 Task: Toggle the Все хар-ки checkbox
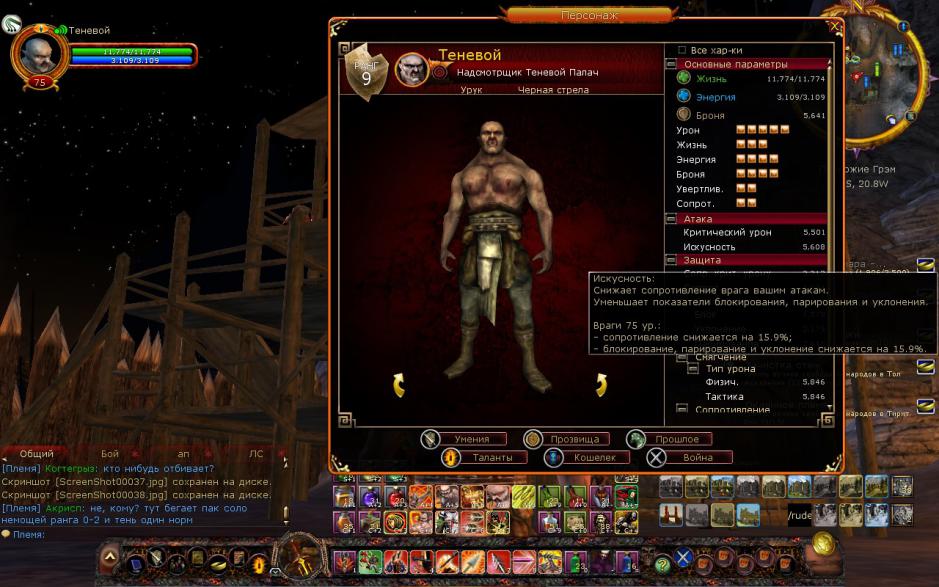682,50
